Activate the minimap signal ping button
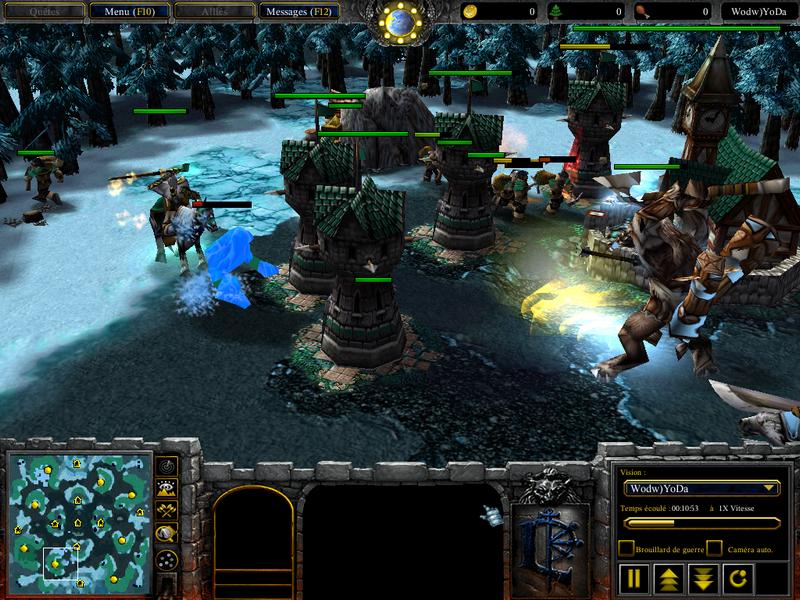This screenshot has width=800, height=600. pos(167,466)
